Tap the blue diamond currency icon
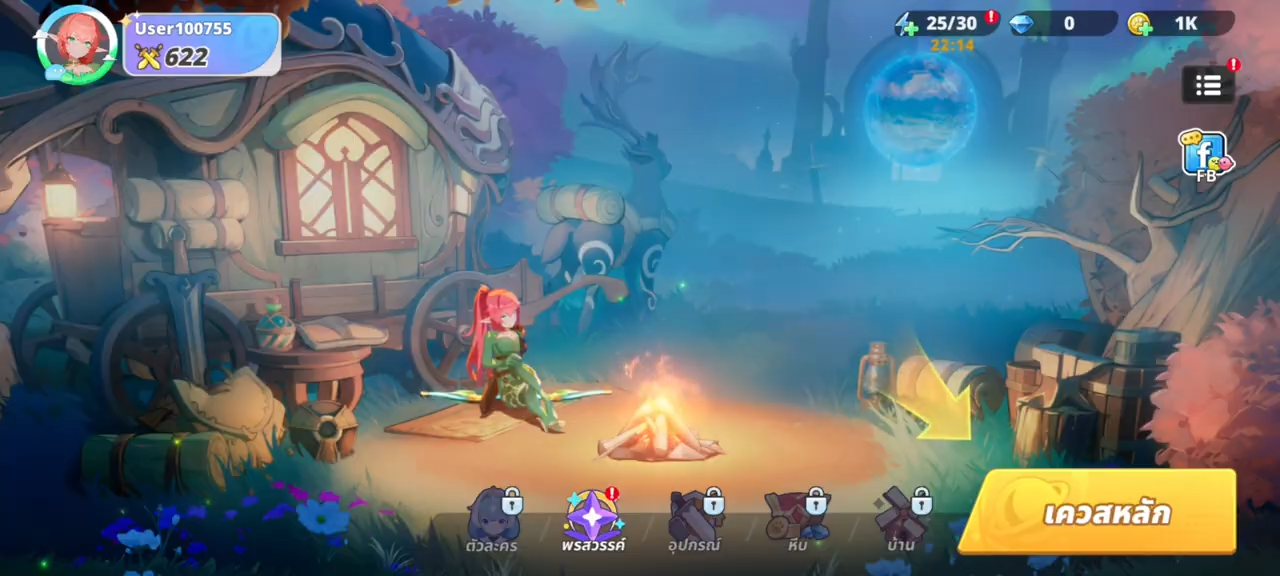Screen dimensions: 1280x576 tap(1022, 24)
